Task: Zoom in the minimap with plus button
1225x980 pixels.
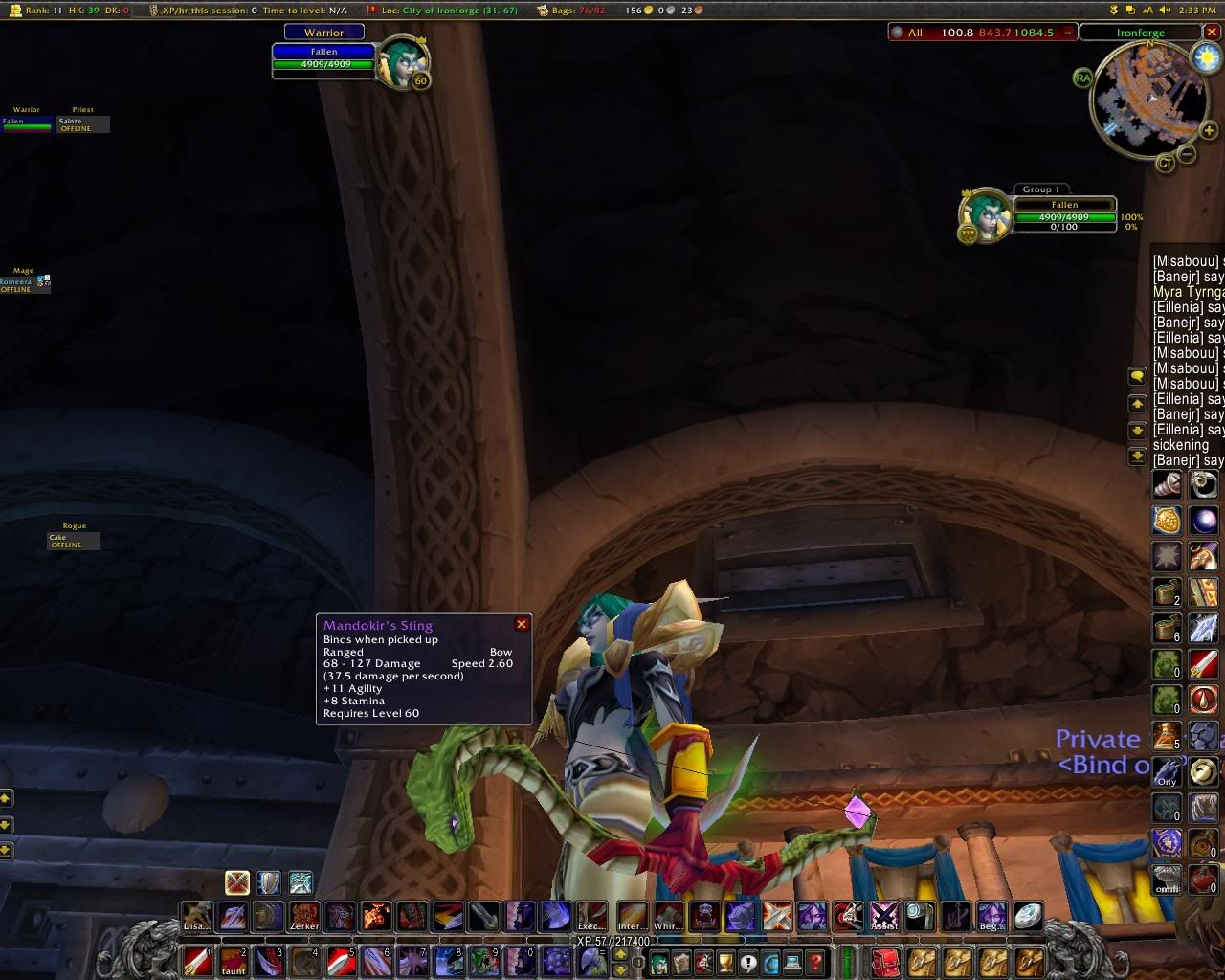Action: 1209,131
